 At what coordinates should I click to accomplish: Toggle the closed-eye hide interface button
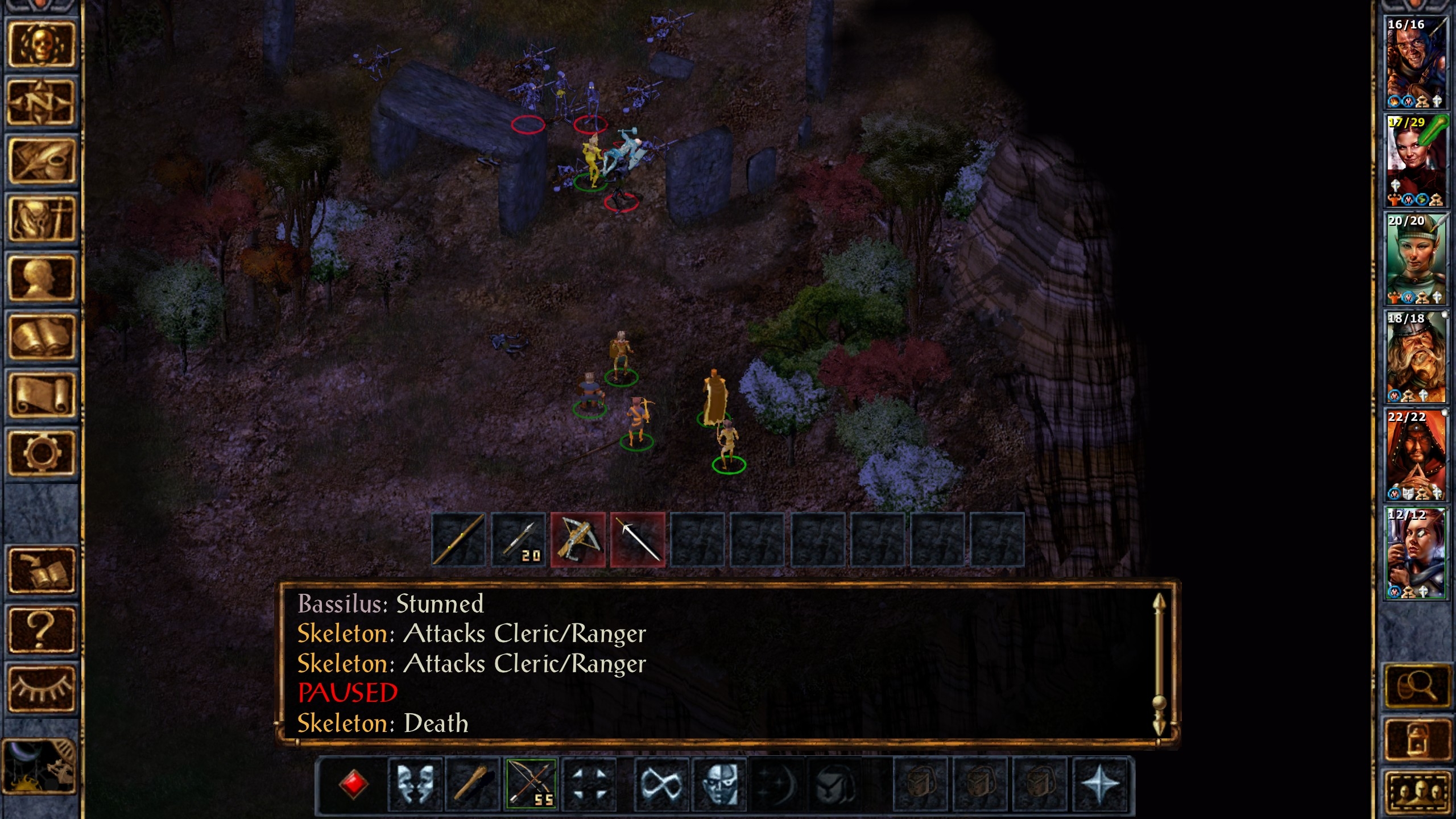[x=41, y=689]
